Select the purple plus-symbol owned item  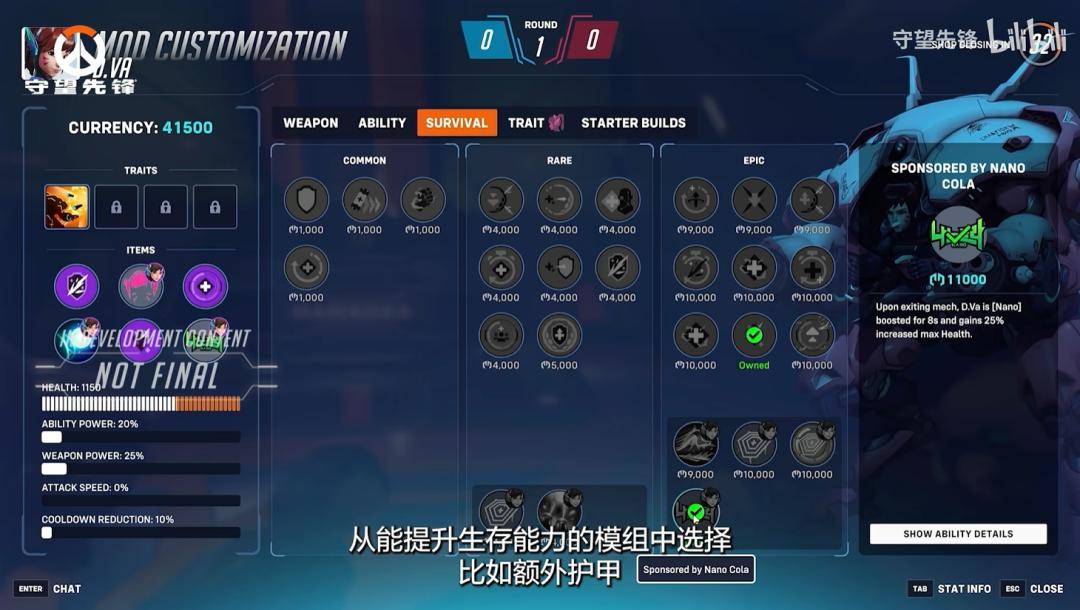(x=205, y=286)
